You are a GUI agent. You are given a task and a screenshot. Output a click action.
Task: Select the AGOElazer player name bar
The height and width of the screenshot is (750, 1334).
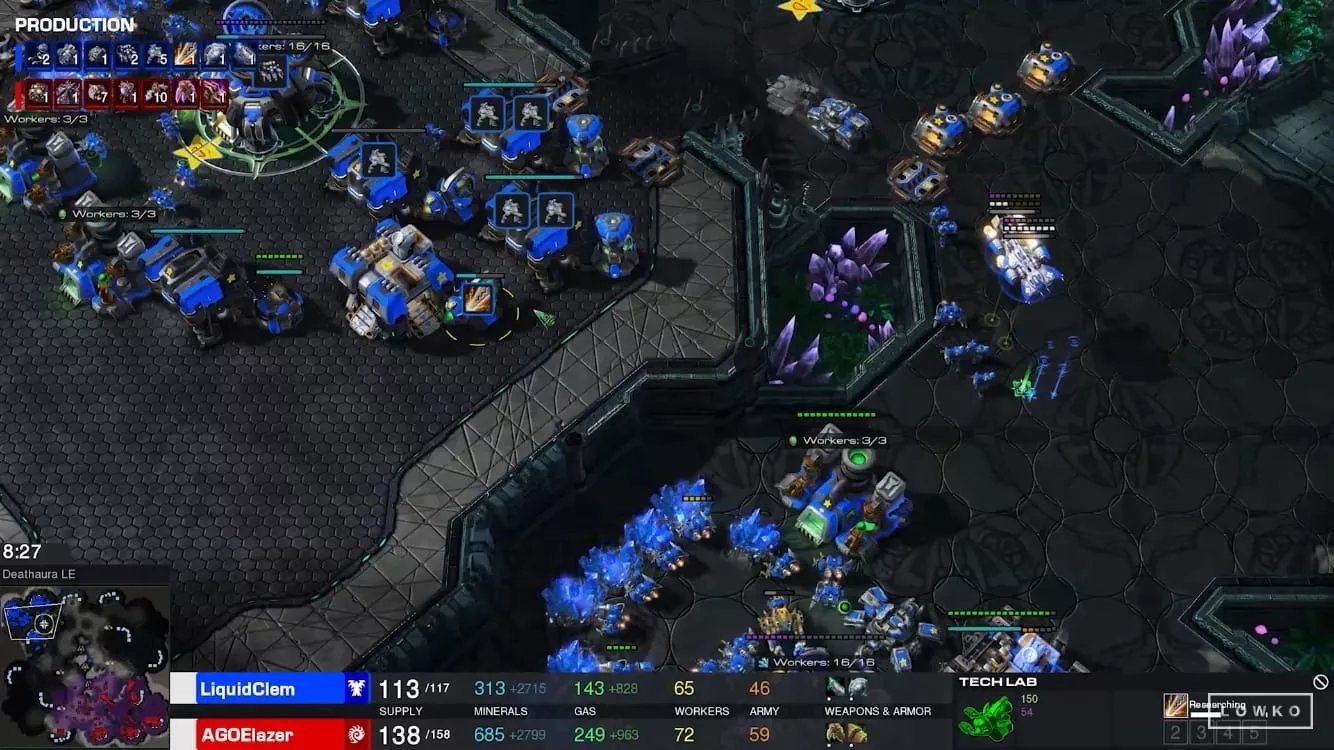[x=258, y=735]
